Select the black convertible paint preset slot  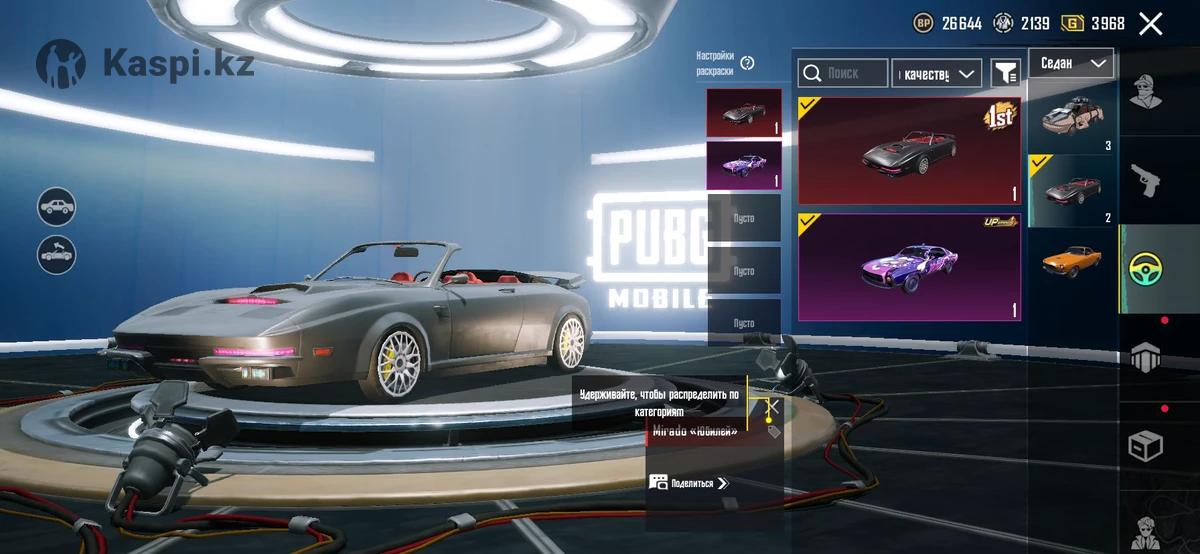[x=744, y=113]
